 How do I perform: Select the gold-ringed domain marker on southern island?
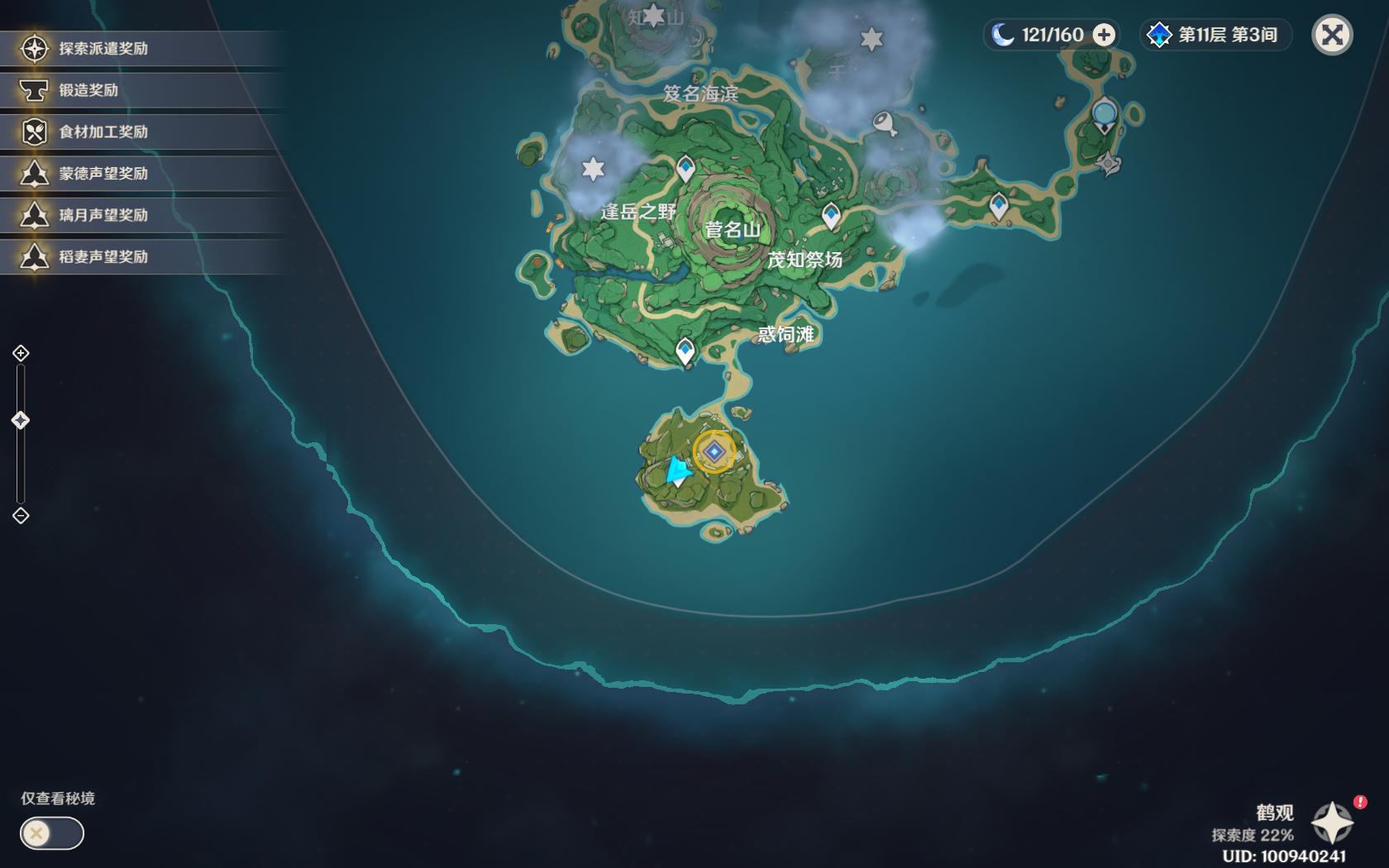coord(714,451)
